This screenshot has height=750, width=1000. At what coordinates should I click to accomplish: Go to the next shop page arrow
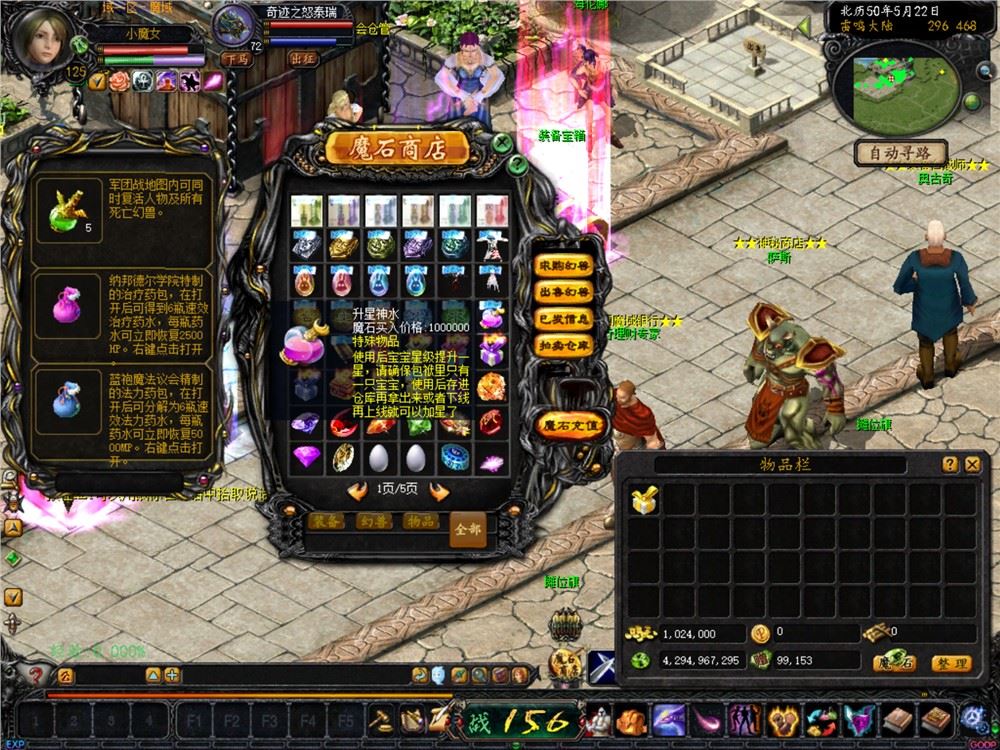tap(437, 491)
